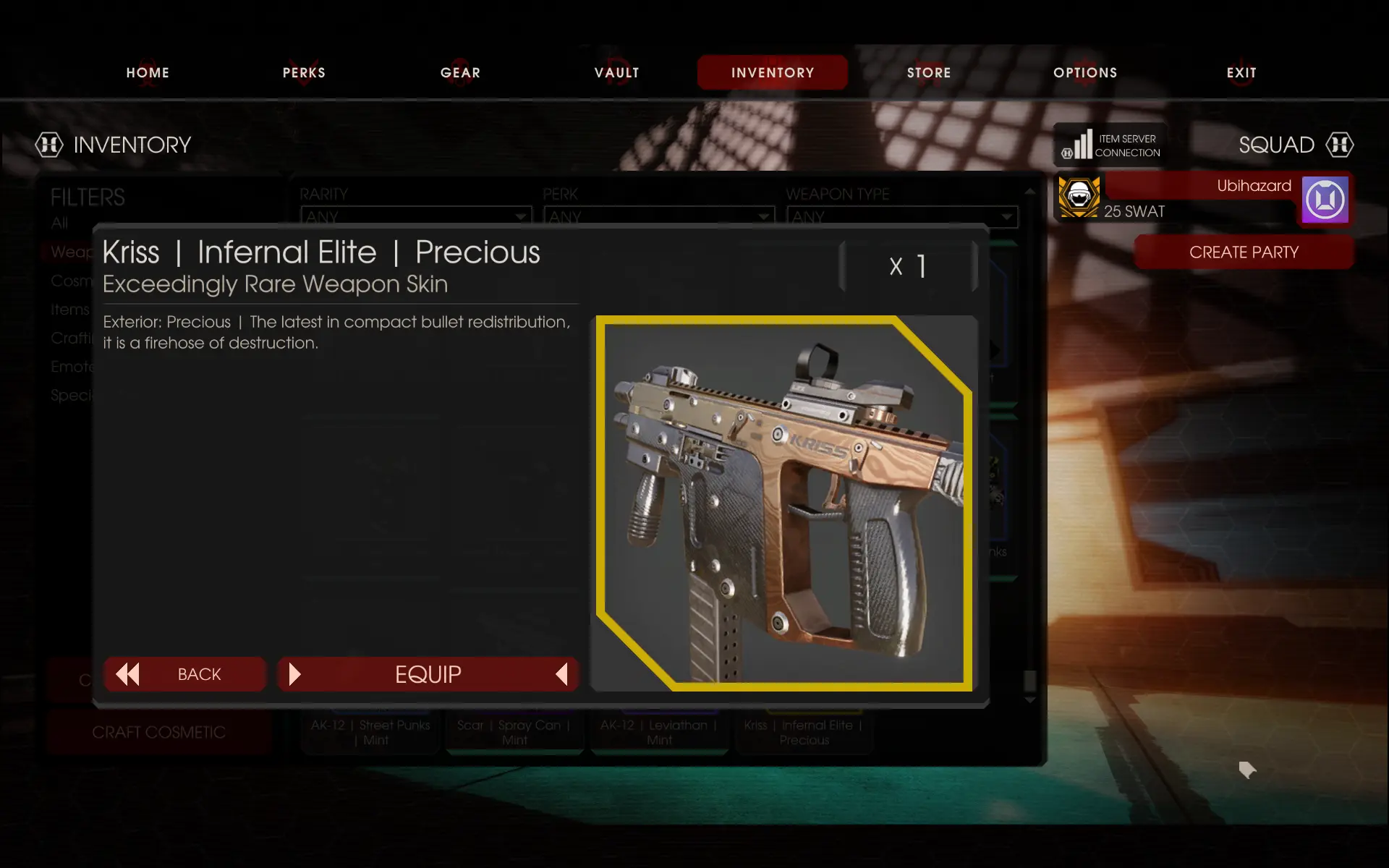Visit the Store tab

point(929,72)
